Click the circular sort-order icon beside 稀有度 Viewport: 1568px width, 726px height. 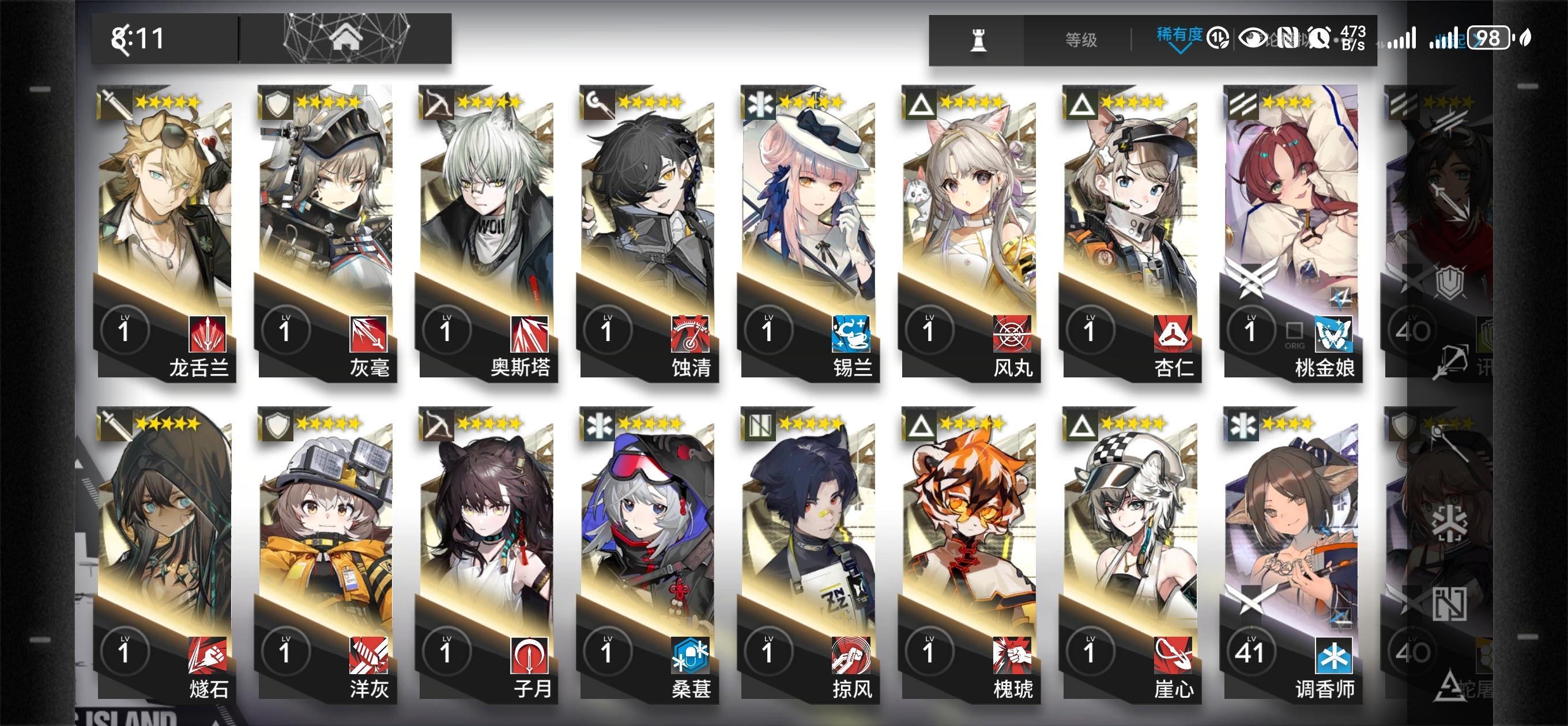click(1218, 36)
